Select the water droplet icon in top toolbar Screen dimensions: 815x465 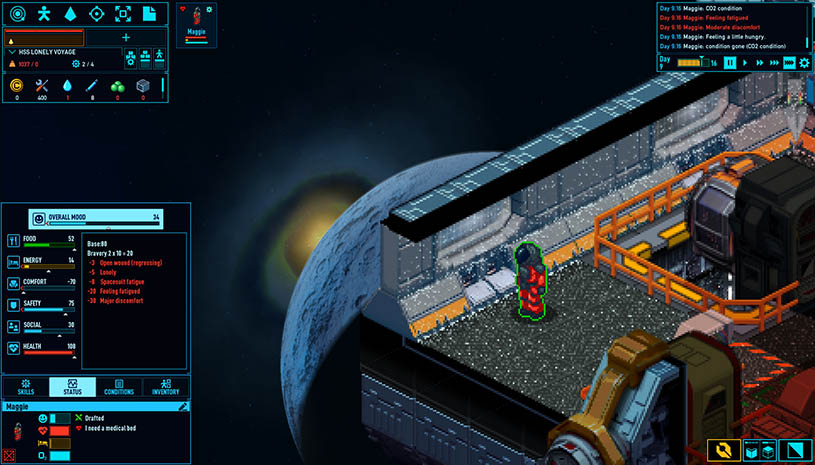[70, 14]
